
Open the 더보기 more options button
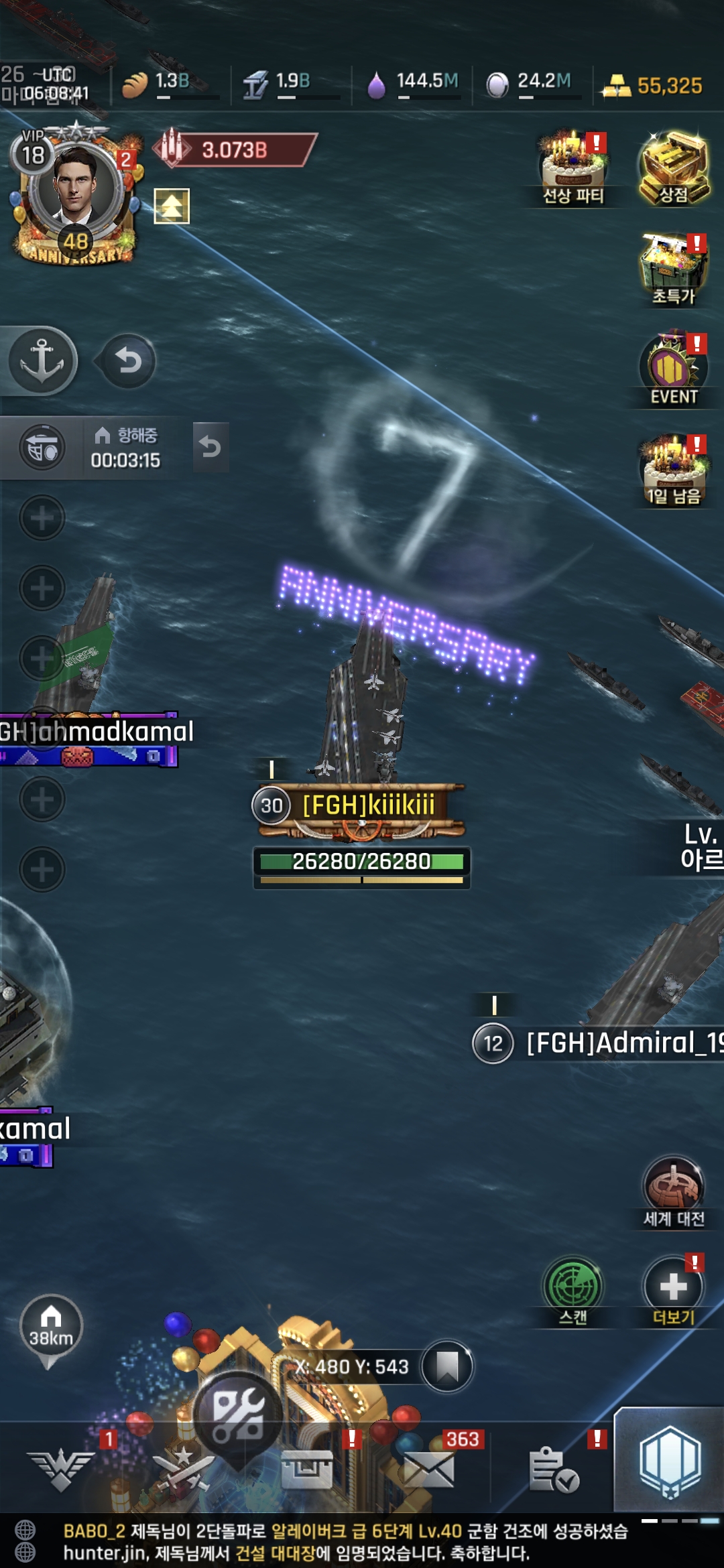[674, 1289]
